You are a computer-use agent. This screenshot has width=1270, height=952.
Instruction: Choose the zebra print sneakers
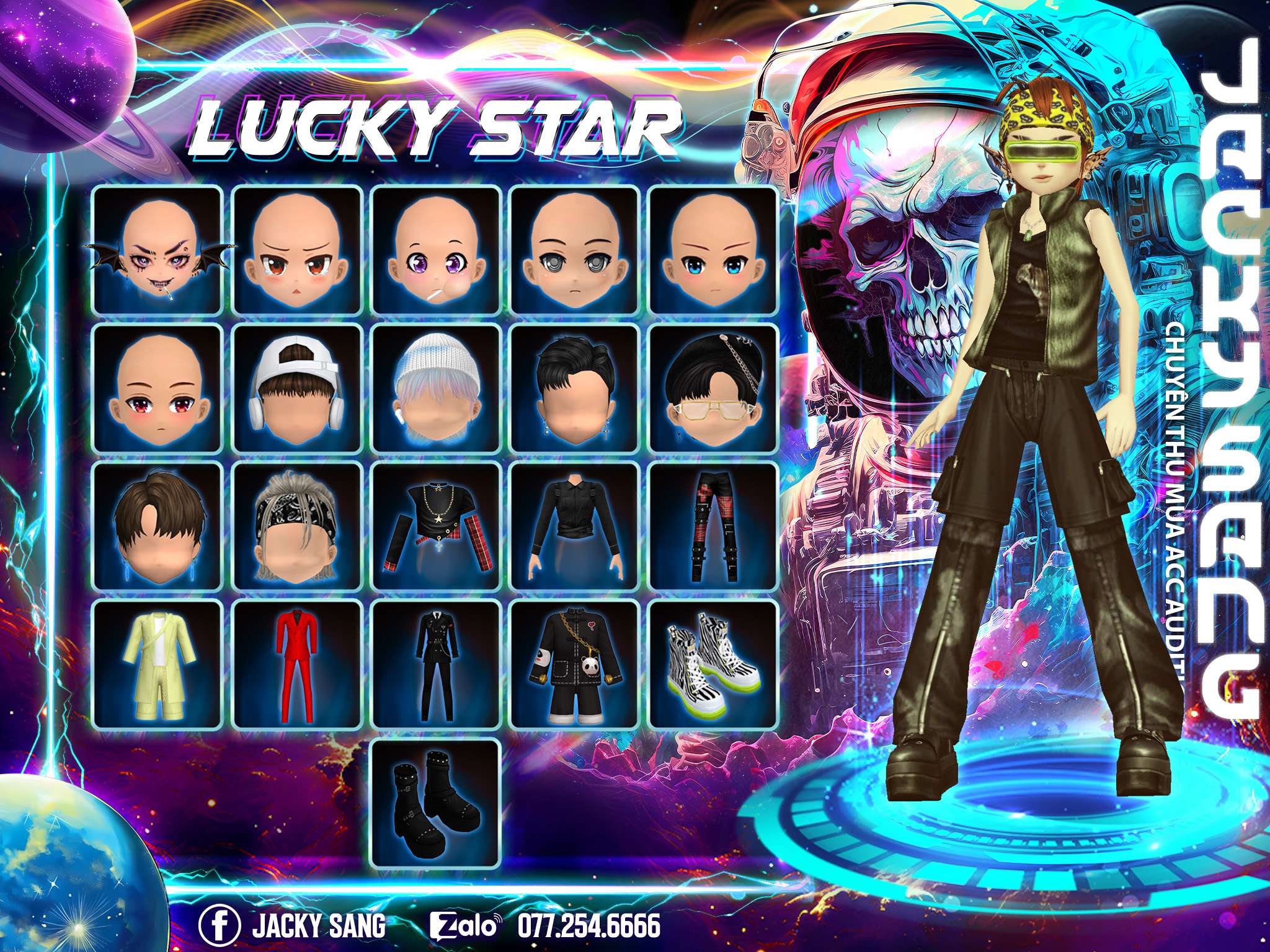714,664
